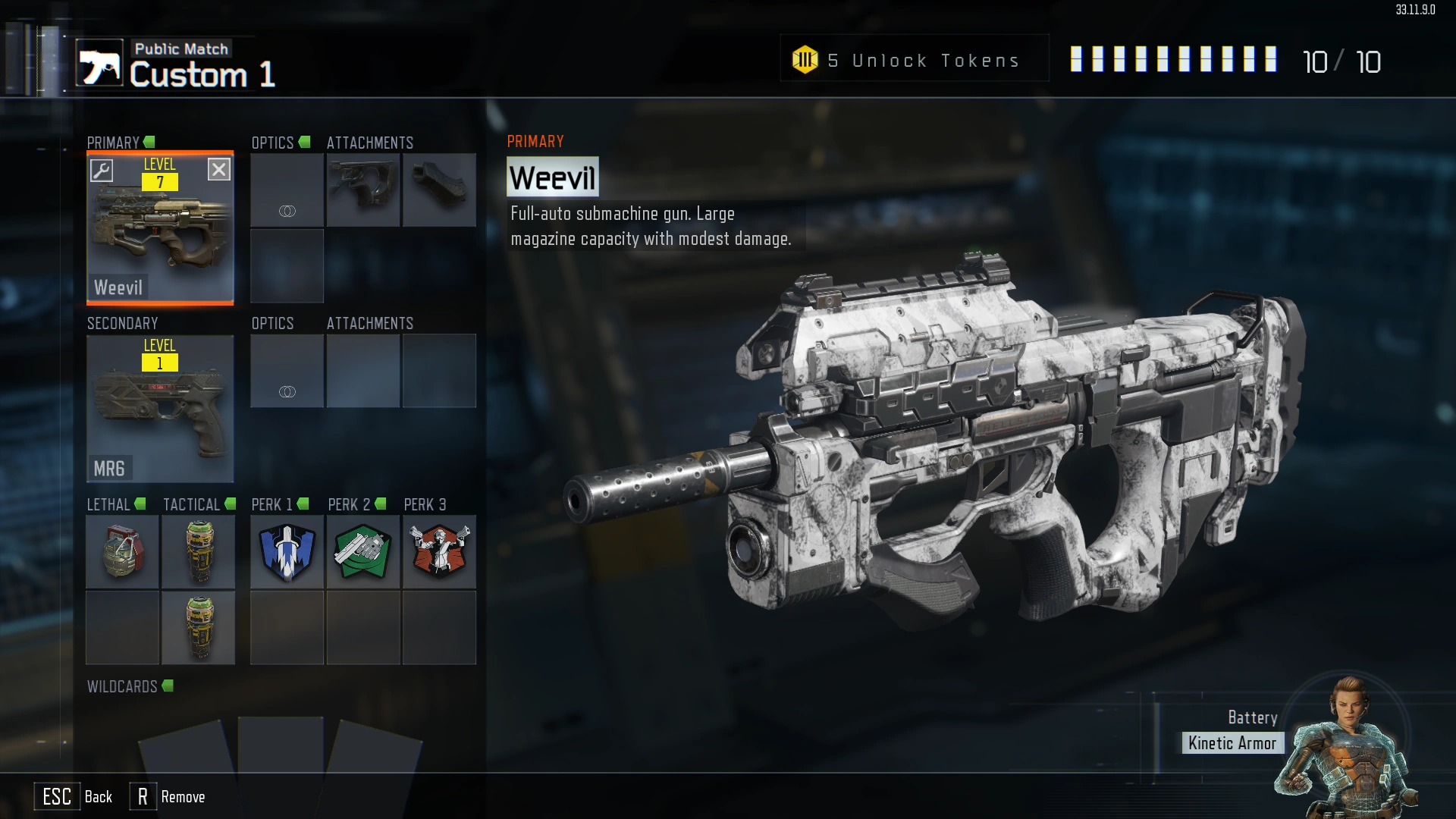
Task: Toggle the green indicator next to PRIMARY
Action: coord(149,142)
